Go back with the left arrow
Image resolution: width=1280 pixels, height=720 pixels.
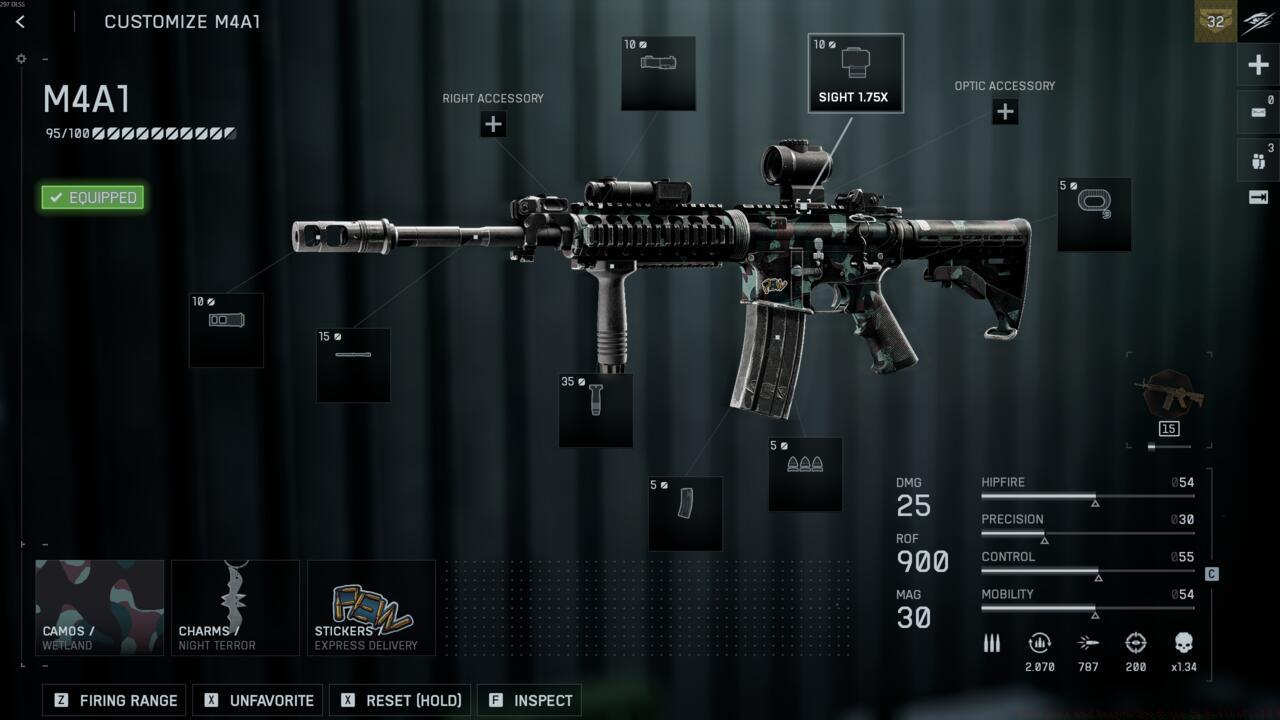20,21
